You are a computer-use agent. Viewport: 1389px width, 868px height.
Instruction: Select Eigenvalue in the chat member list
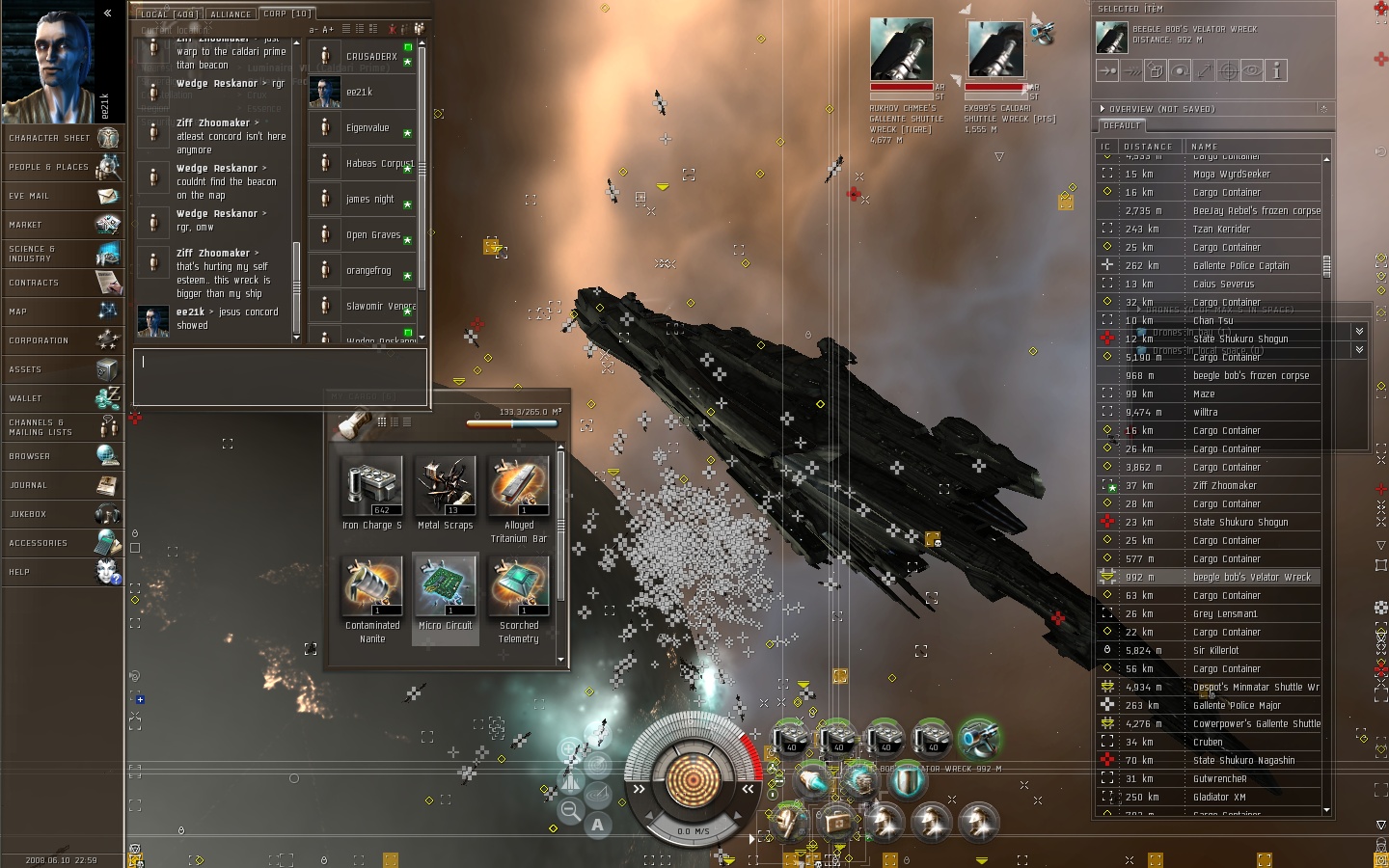point(368,127)
